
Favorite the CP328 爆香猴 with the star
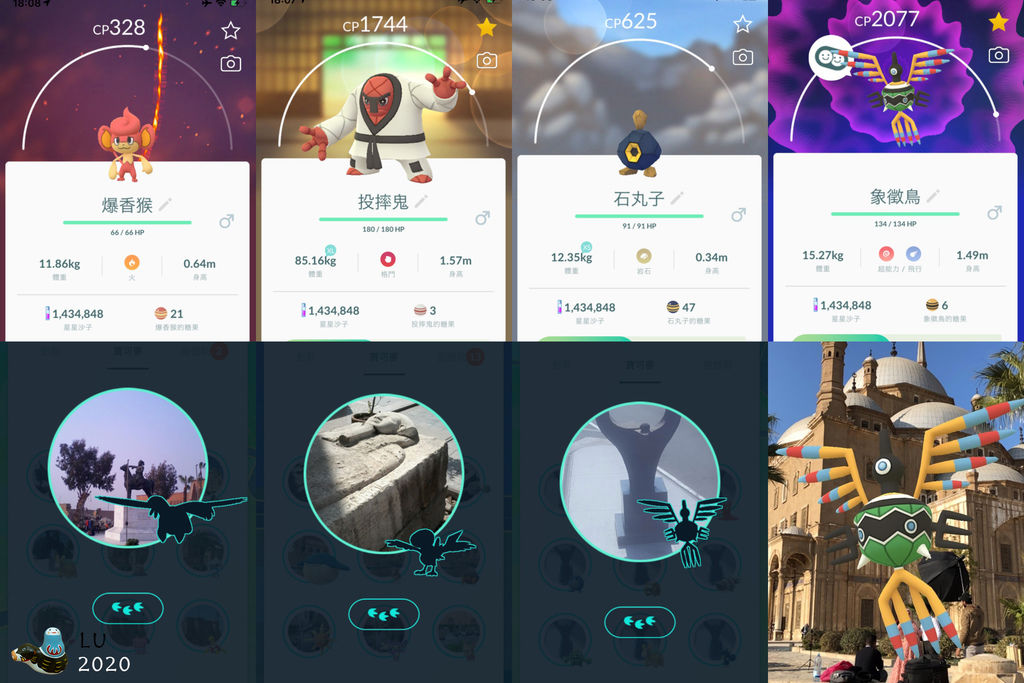(x=231, y=30)
